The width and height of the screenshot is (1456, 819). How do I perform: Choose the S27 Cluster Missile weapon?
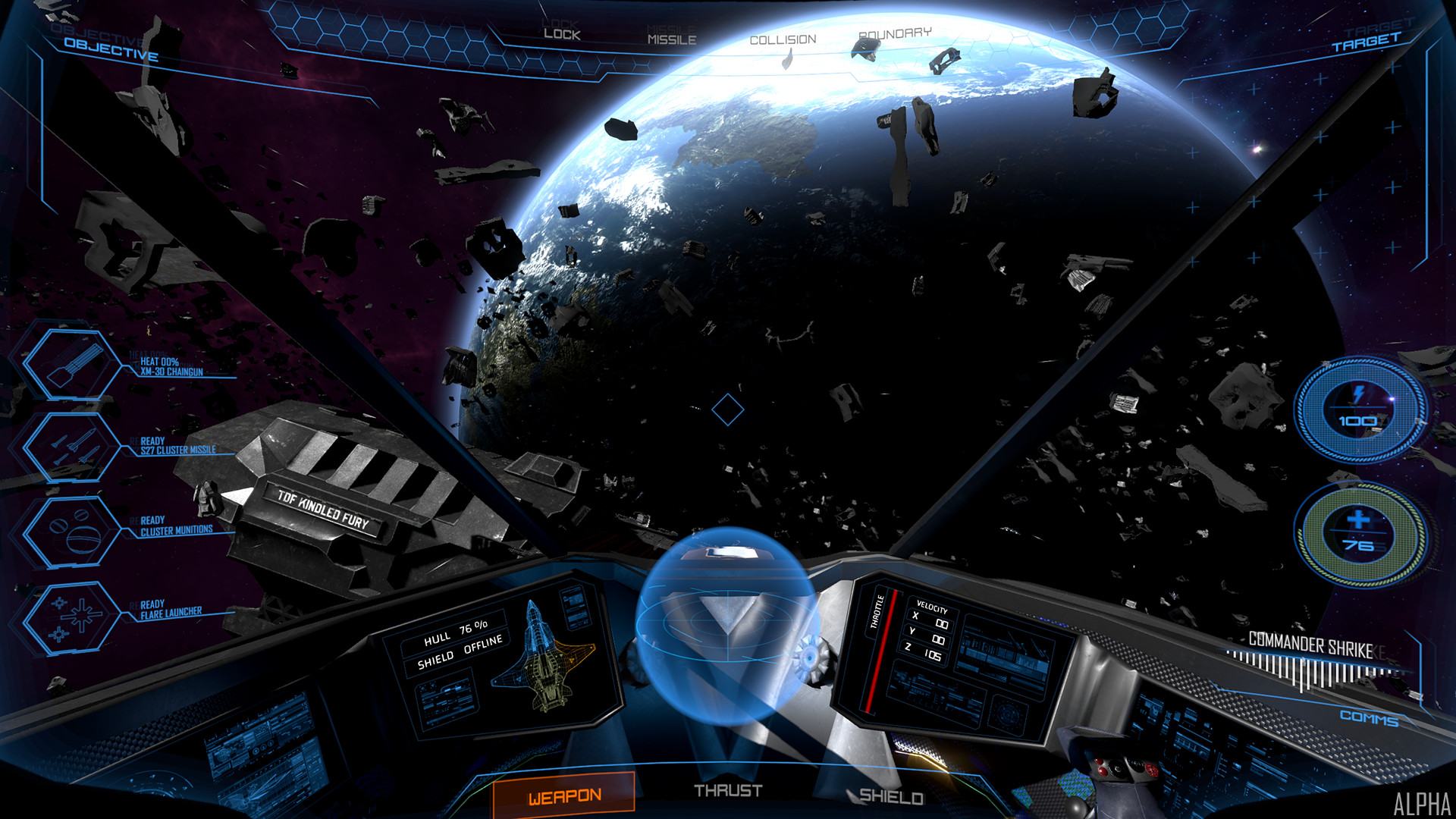(x=71, y=450)
